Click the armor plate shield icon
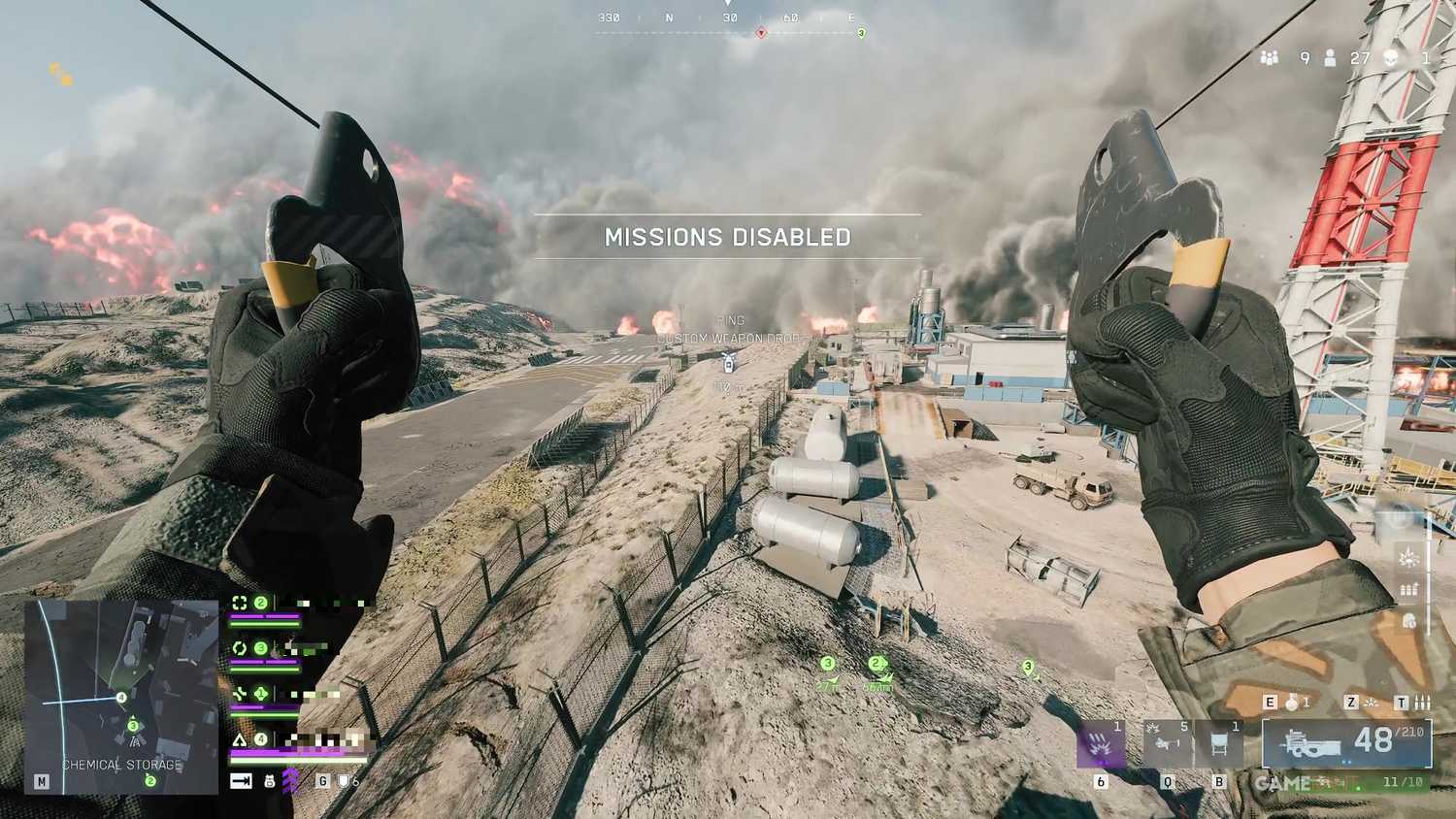This screenshot has width=1456, height=819. (343, 780)
